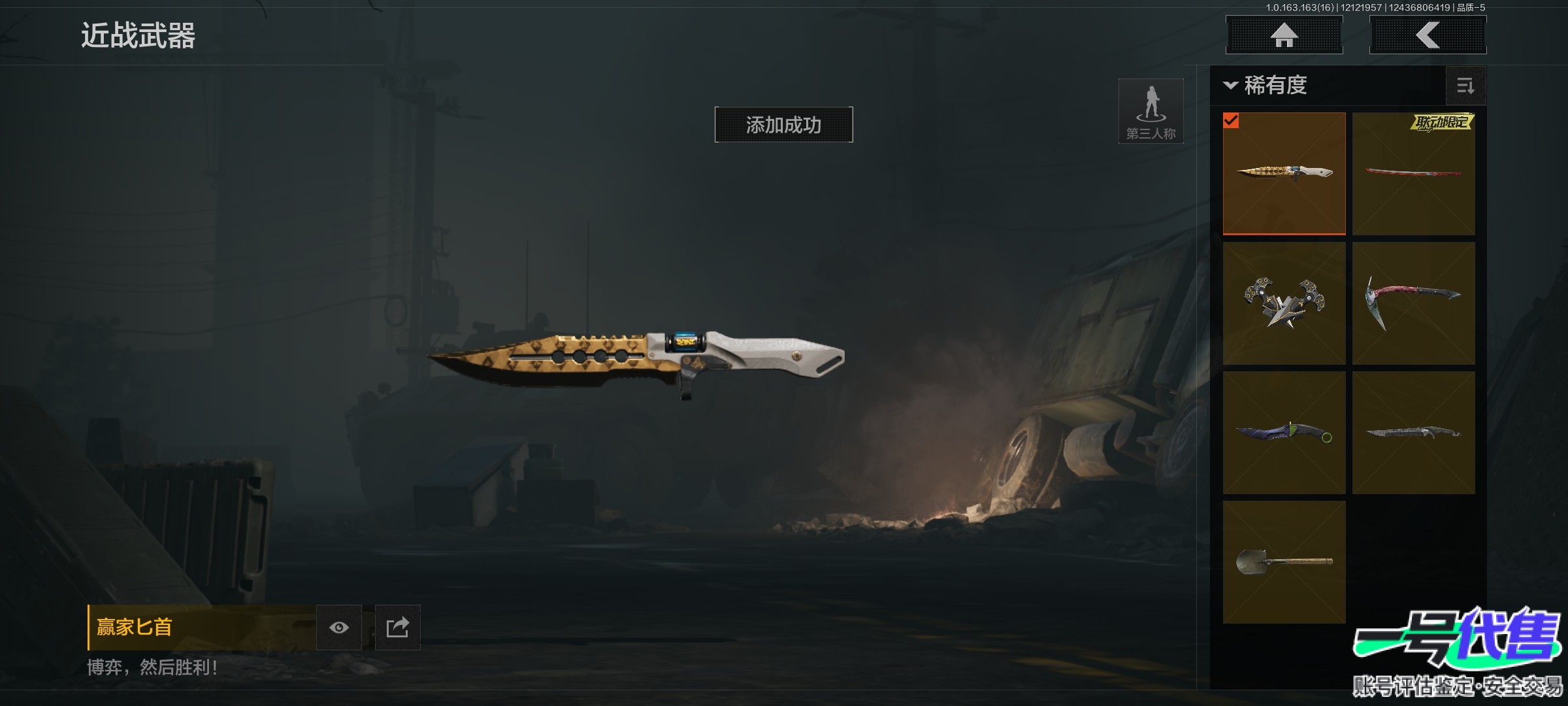This screenshot has height=706, width=1568.
Task: Share the 赢家匕首 weapon skin
Action: (x=397, y=628)
